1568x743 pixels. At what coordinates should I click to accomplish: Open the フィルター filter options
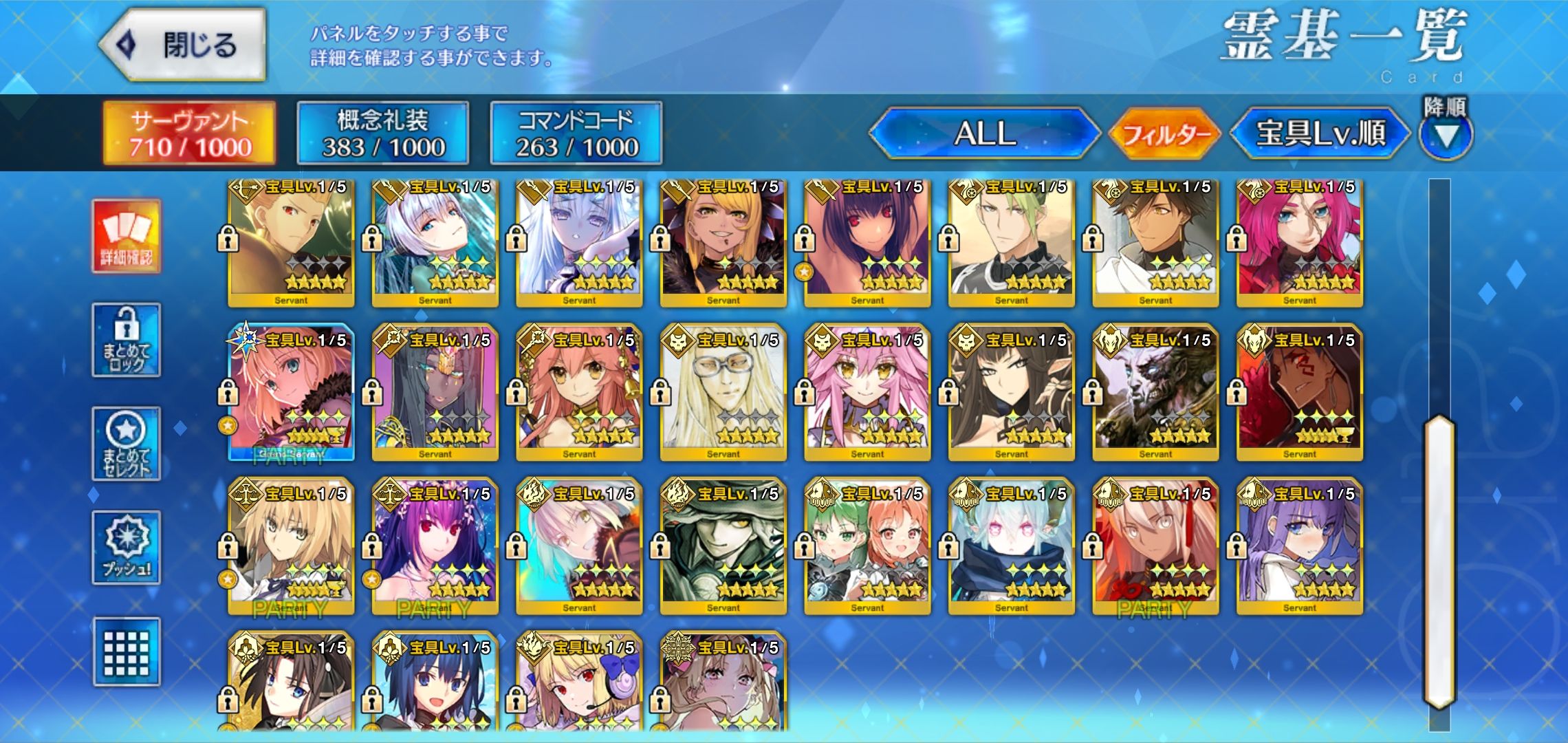point(1164,133)
